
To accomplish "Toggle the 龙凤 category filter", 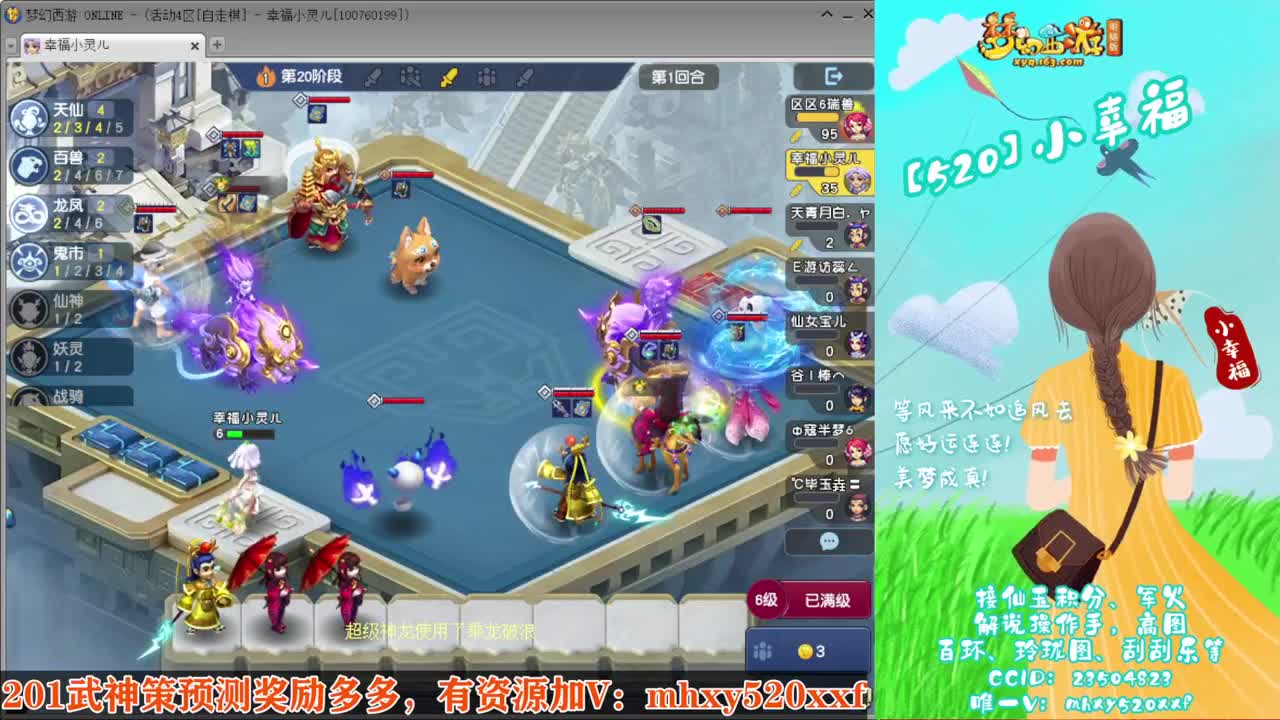I will tap(30, 212).
